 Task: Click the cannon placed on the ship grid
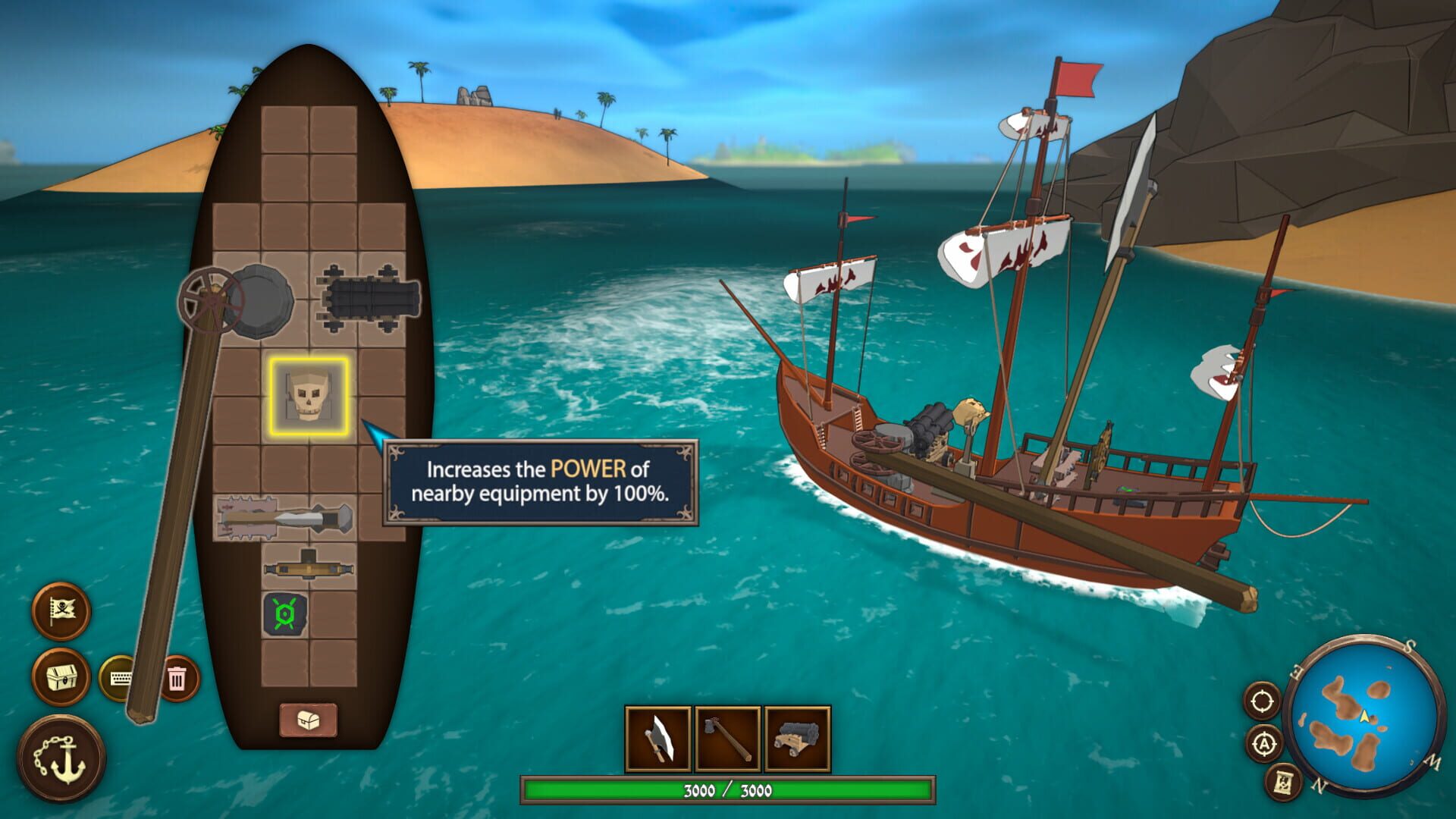(x=366, y=297)
